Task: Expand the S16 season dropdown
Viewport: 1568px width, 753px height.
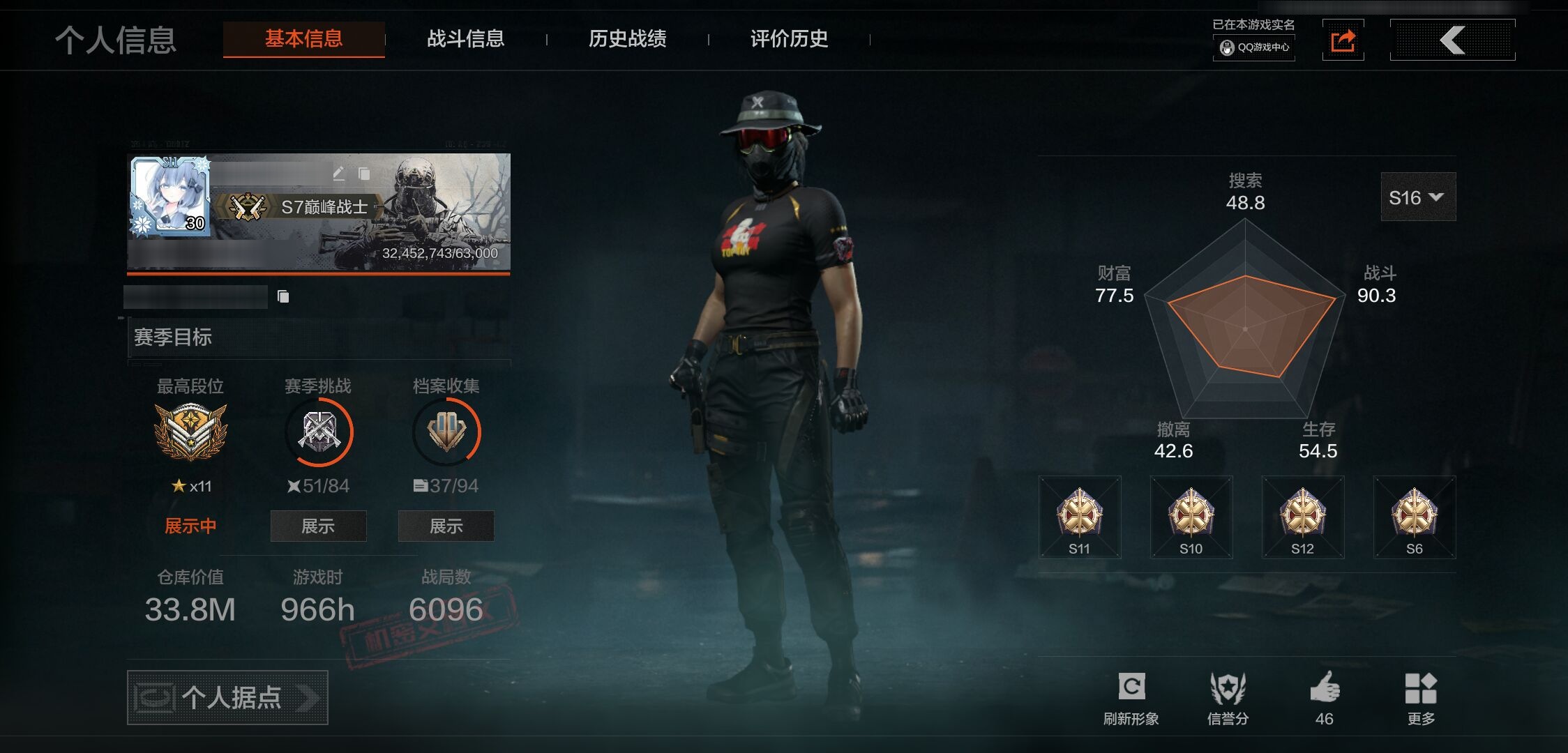Action: [1417, 197]
